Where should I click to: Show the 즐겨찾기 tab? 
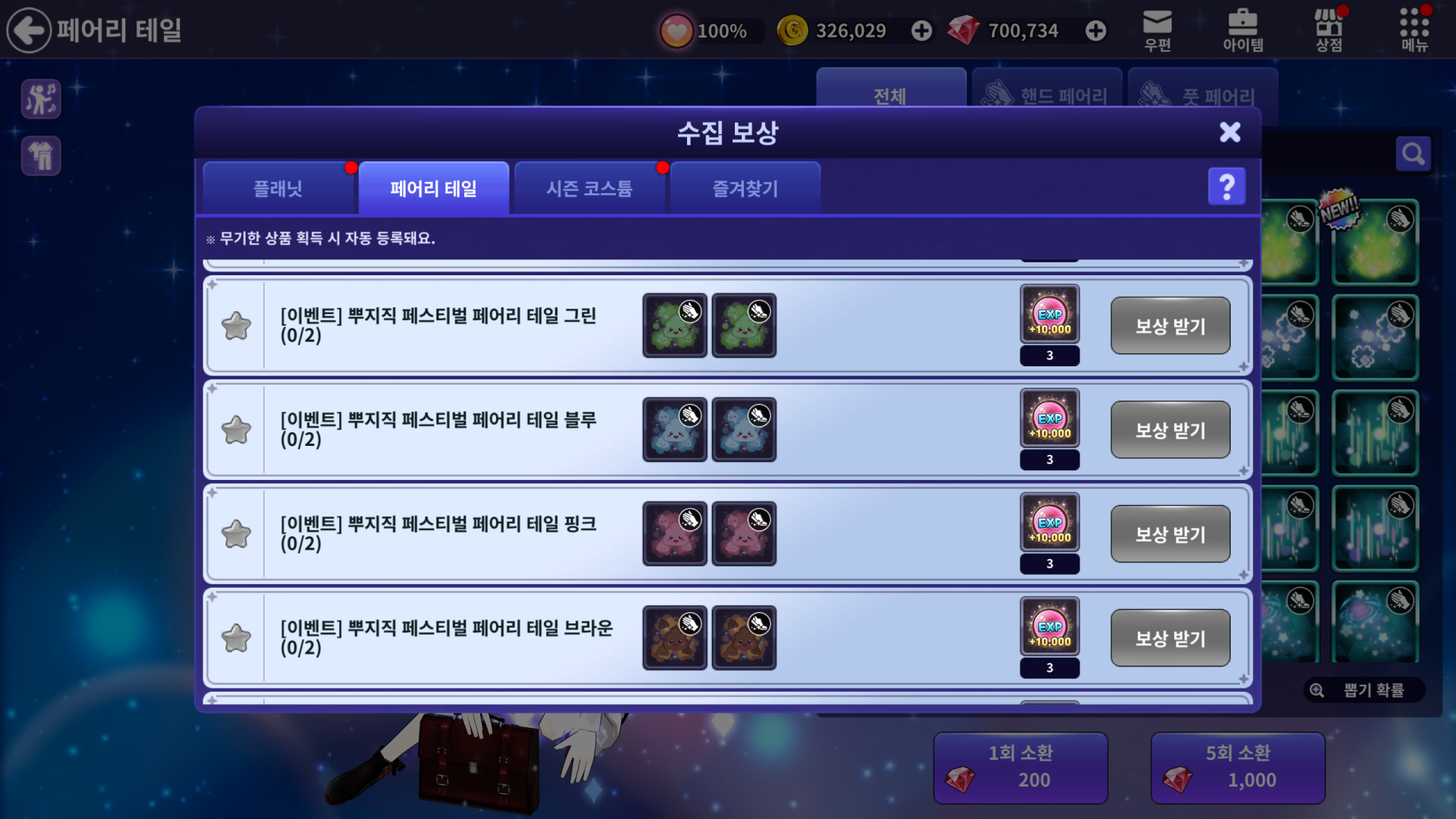[745, 188]
